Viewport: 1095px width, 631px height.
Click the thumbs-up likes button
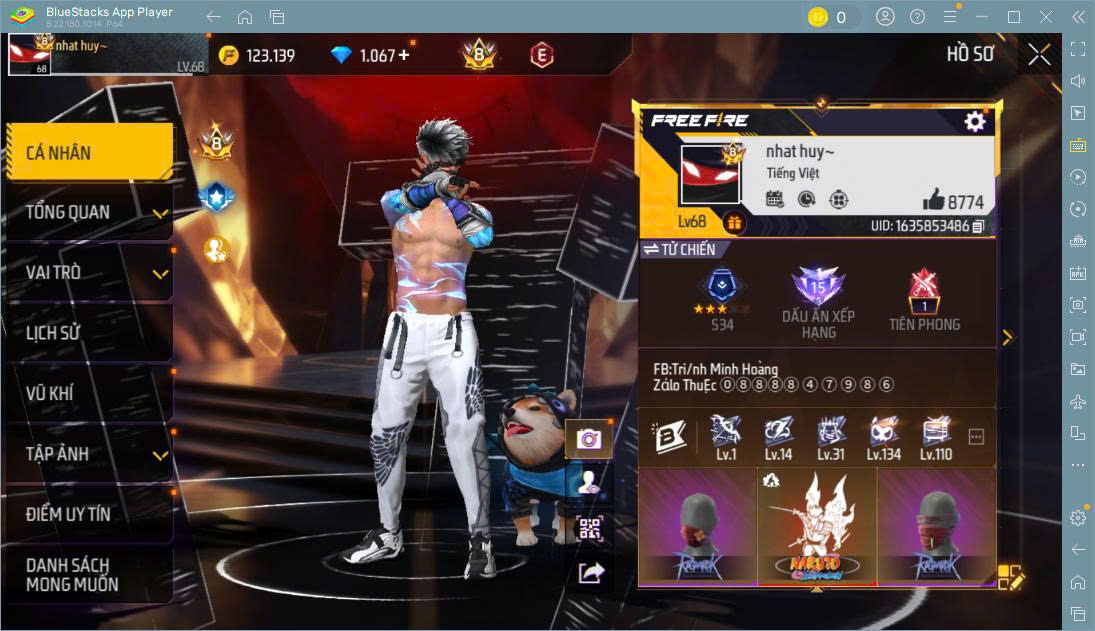pyautogui.click(x=933, y=199)
